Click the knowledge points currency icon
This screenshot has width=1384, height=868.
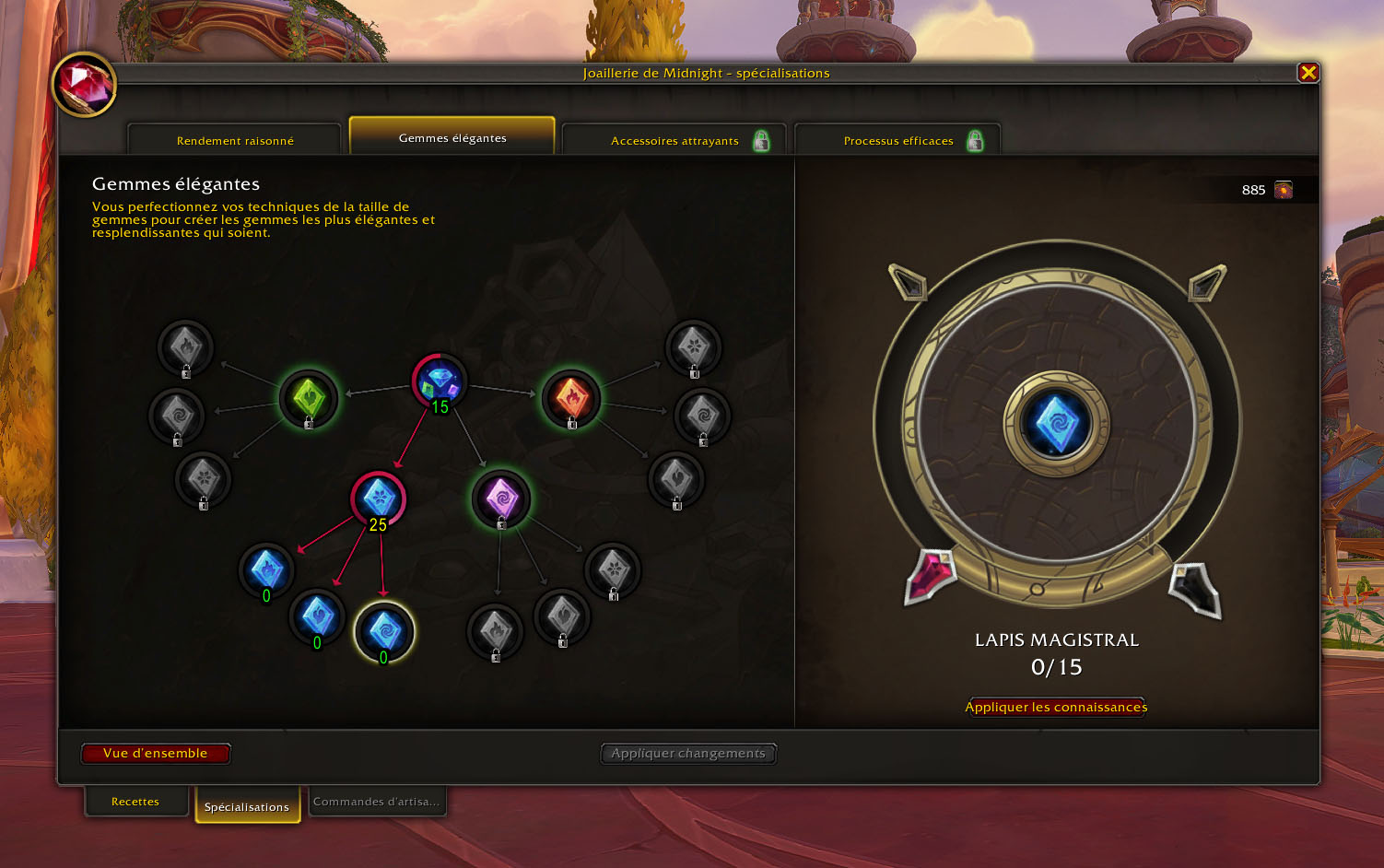click(1283, 190)
